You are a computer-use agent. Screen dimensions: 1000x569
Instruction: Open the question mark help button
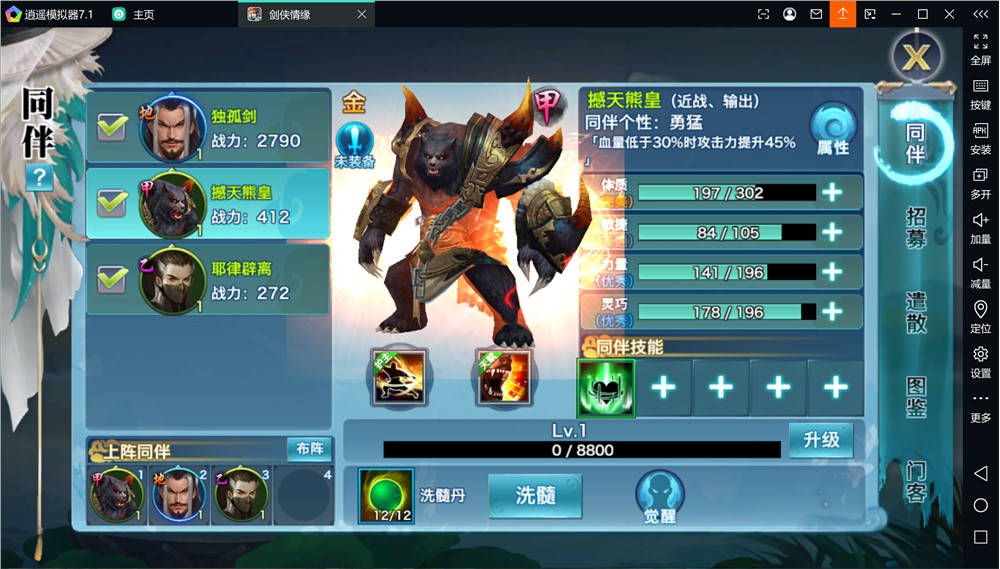tap(40, 179)
